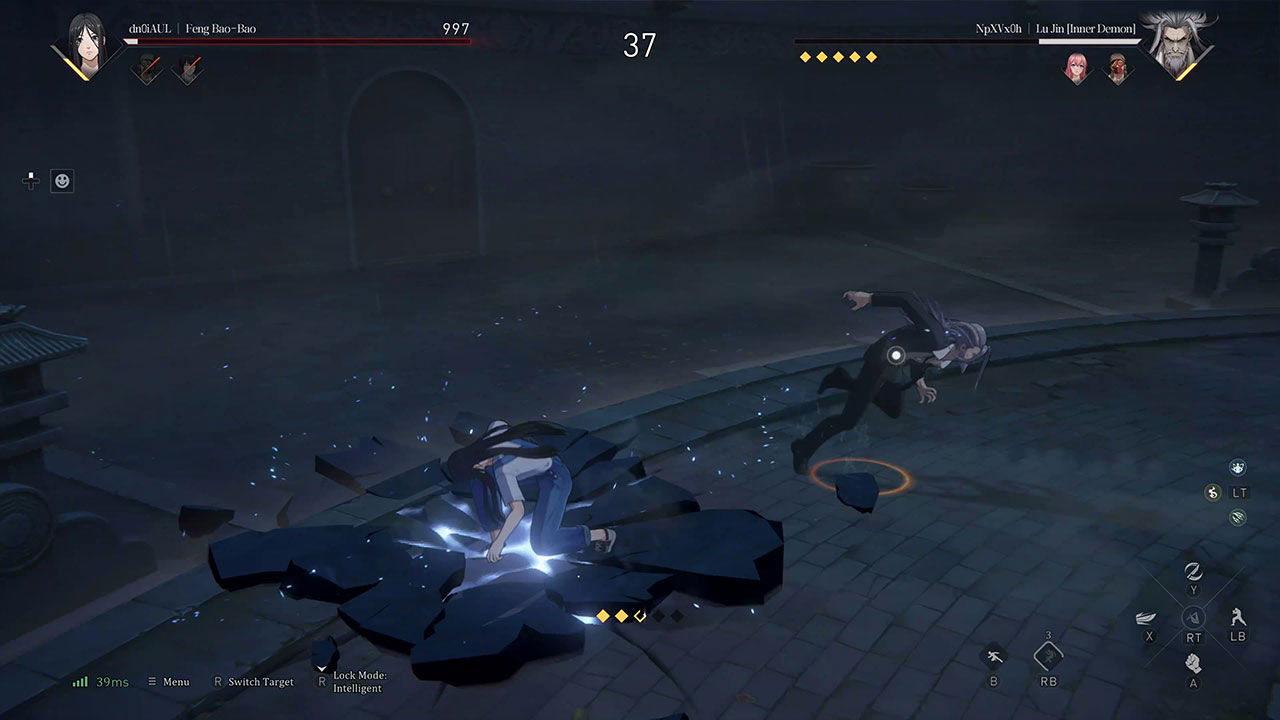Click Feng Bao-Bao's player portrait
1280x720 pixels.
[86, 45]
